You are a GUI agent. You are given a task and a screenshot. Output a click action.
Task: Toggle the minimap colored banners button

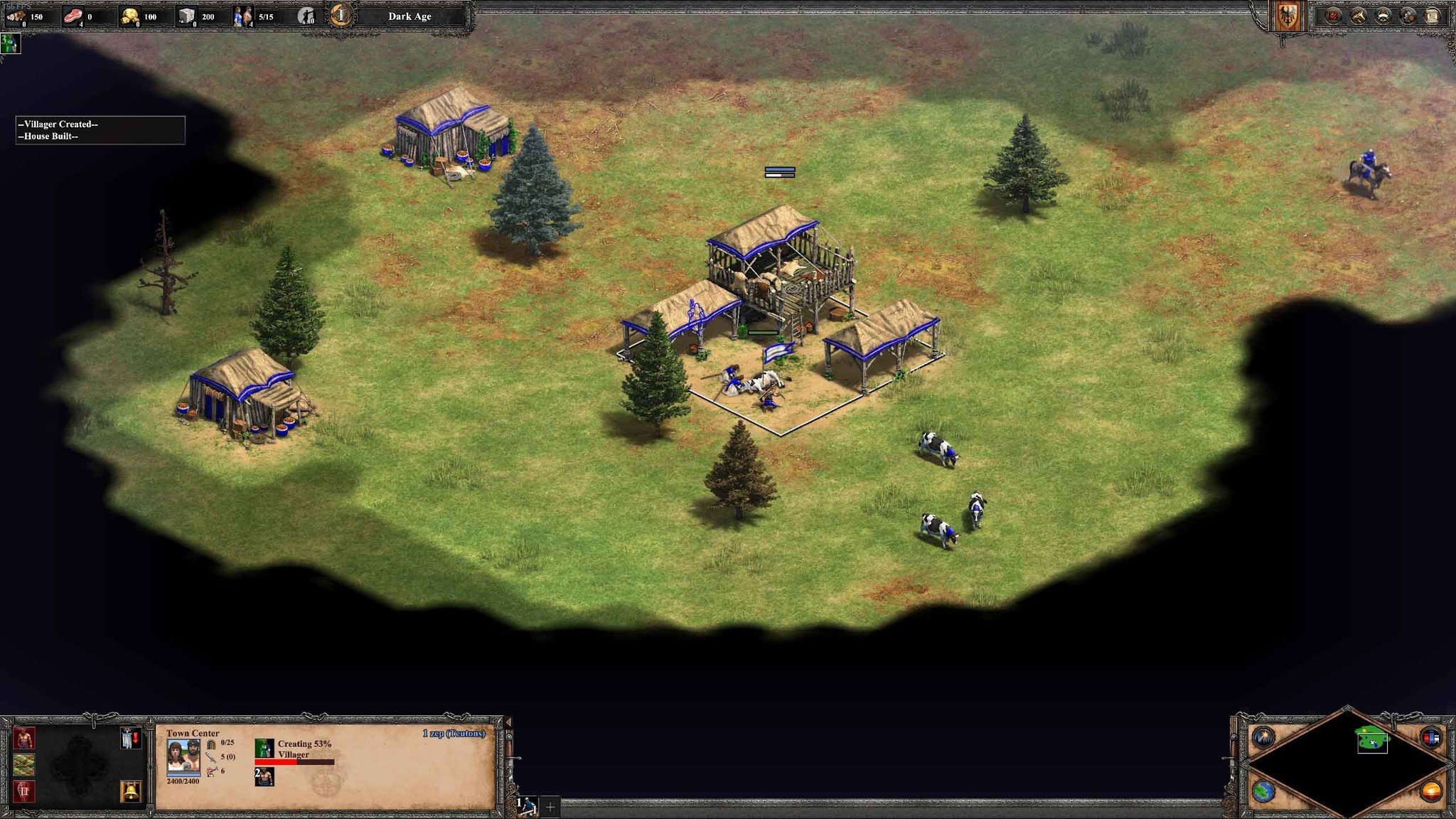pos(1431,737)
